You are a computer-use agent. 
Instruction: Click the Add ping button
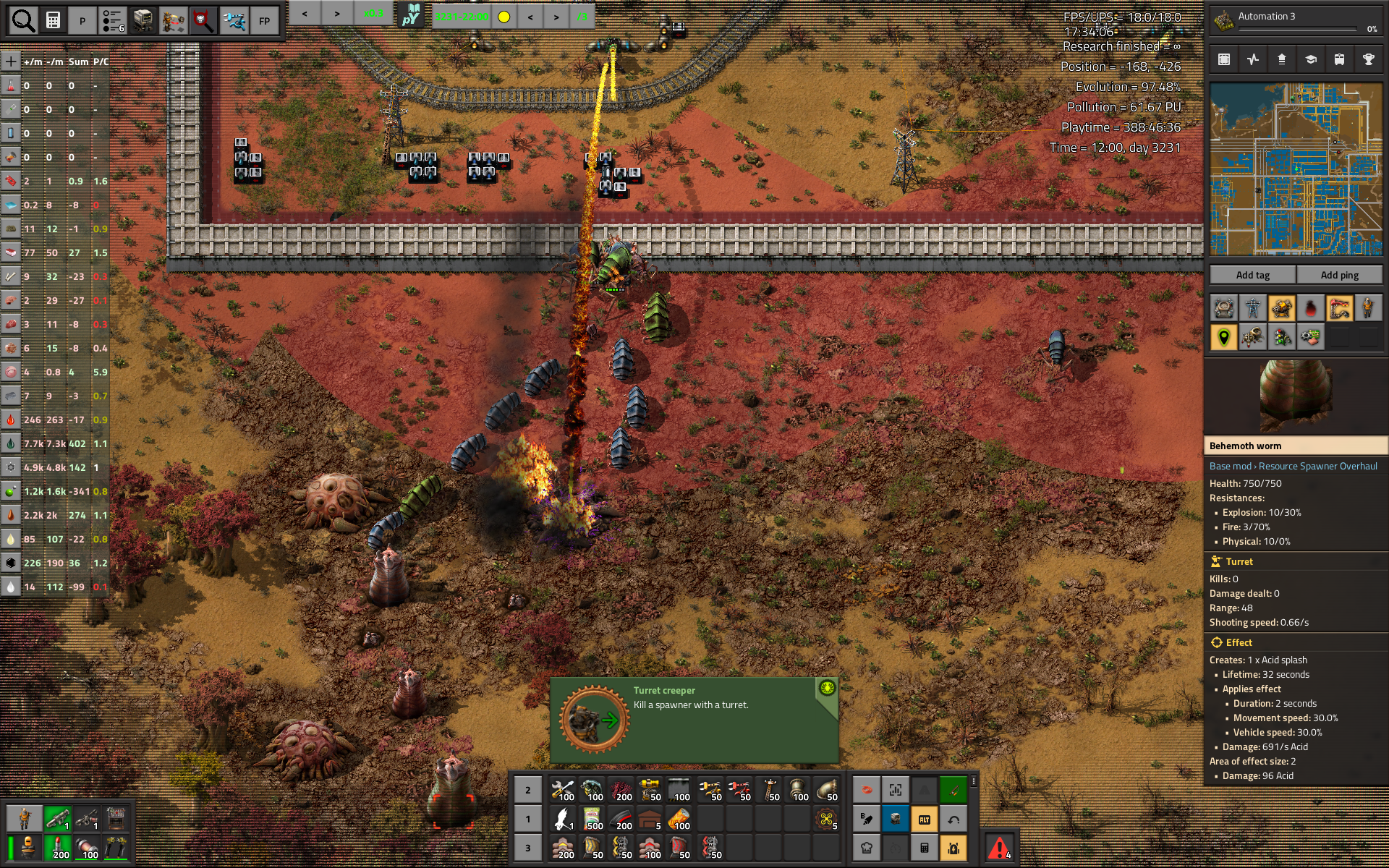tap(1339, 275)
